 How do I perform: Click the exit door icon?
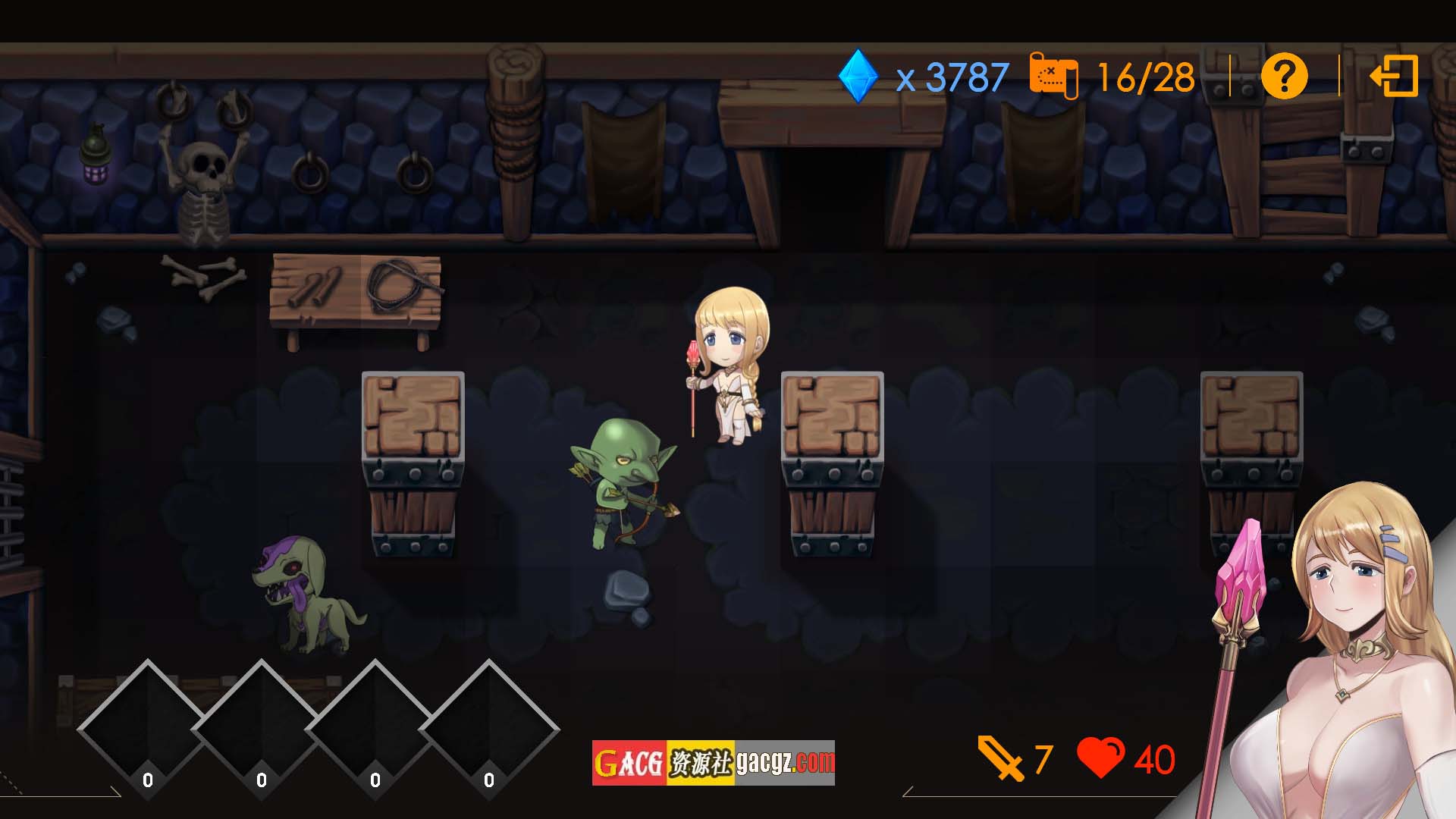[x=1394, y=76]
